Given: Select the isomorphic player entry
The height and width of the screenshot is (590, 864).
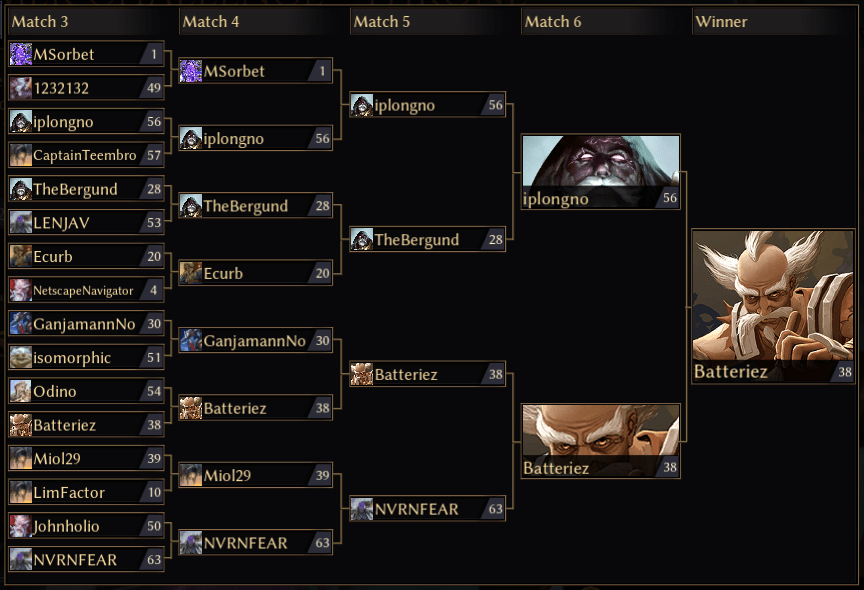Looking at the screenshot, I should click(x=85, y=357).
